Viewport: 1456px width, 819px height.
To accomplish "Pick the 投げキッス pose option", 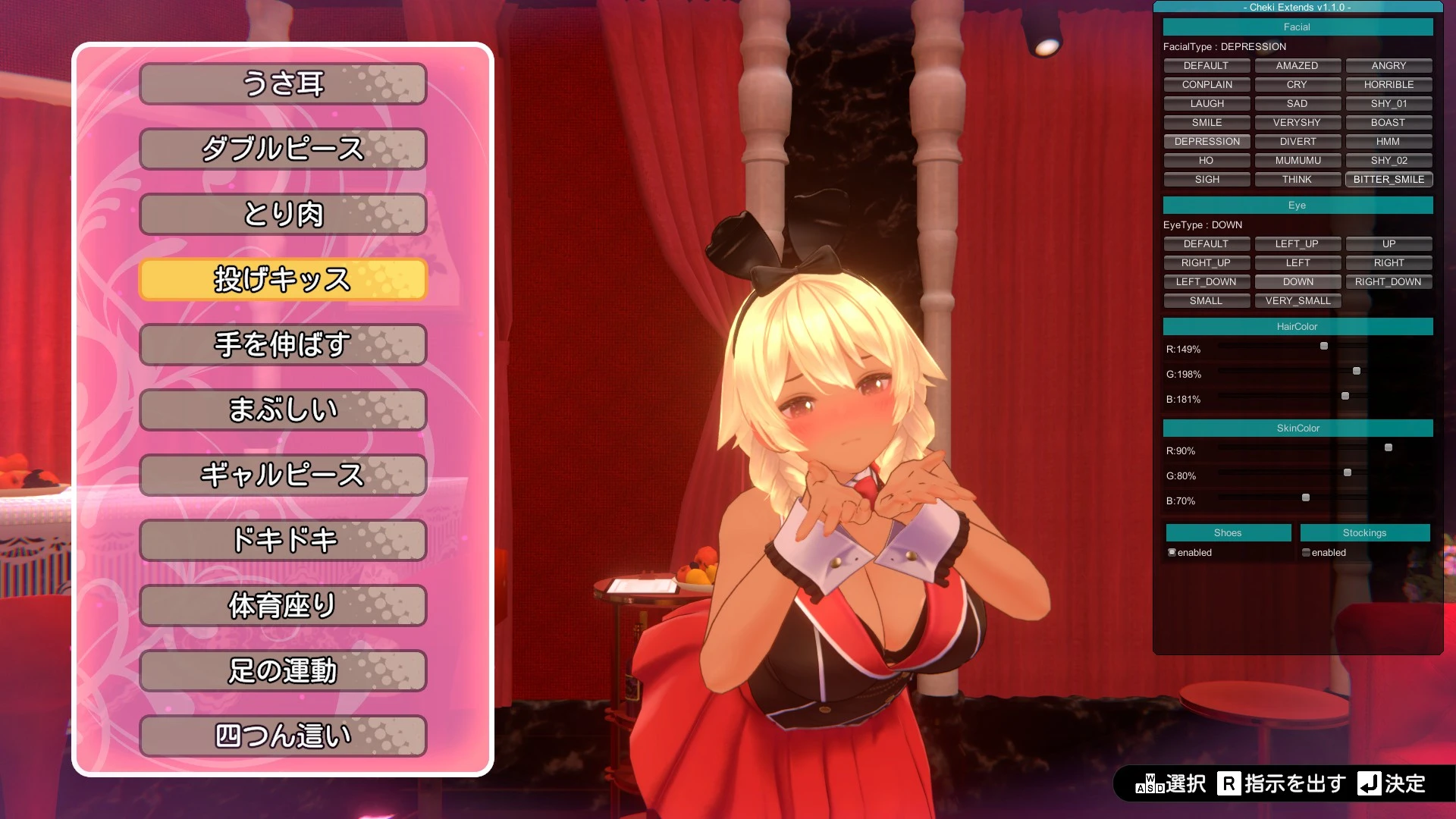I will [283, 279].
